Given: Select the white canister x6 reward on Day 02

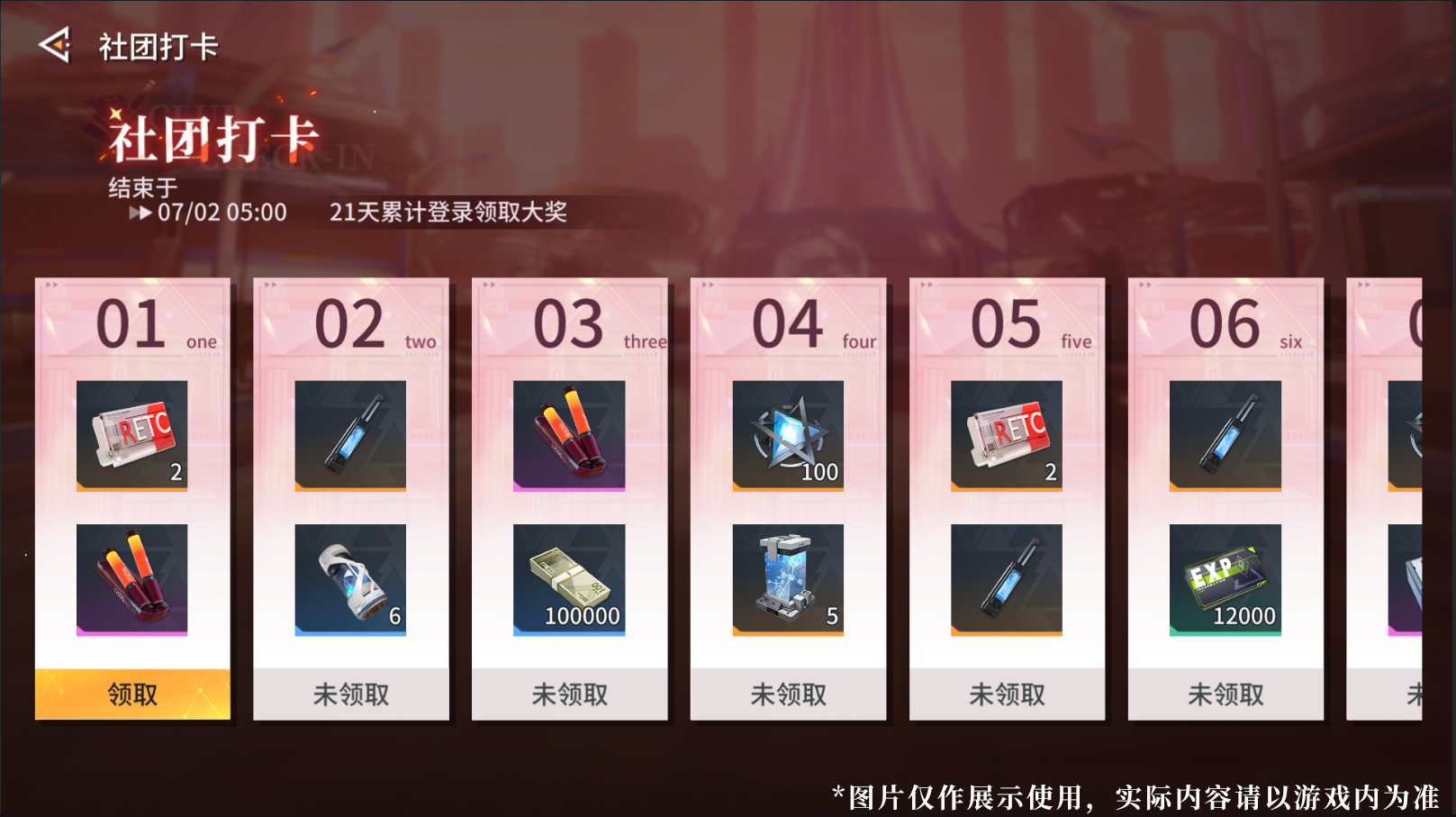Looking at the screenshot, I should coord(350,580).
